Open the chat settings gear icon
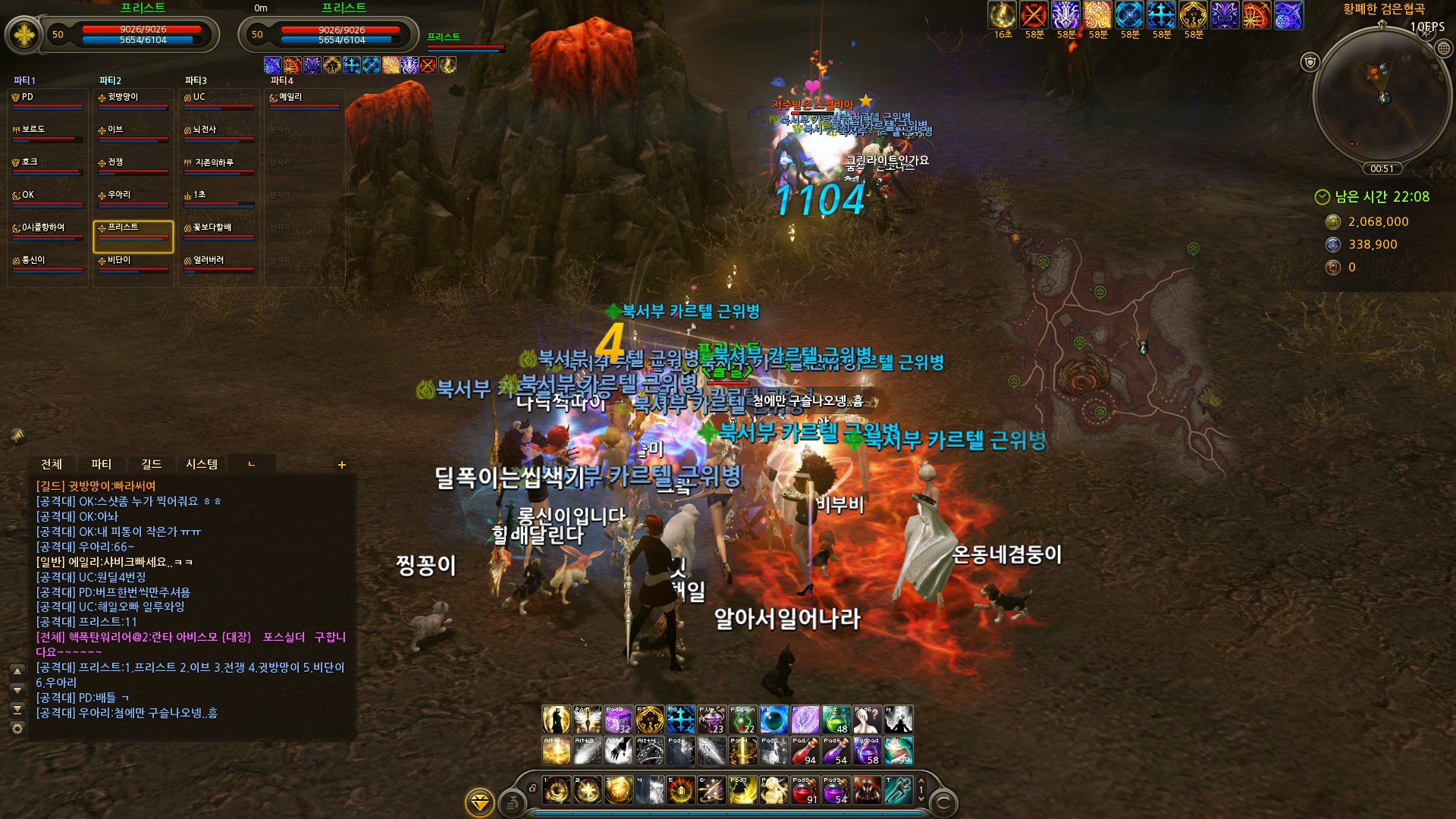Screen dimensions: 1456x819 point(17,729)
